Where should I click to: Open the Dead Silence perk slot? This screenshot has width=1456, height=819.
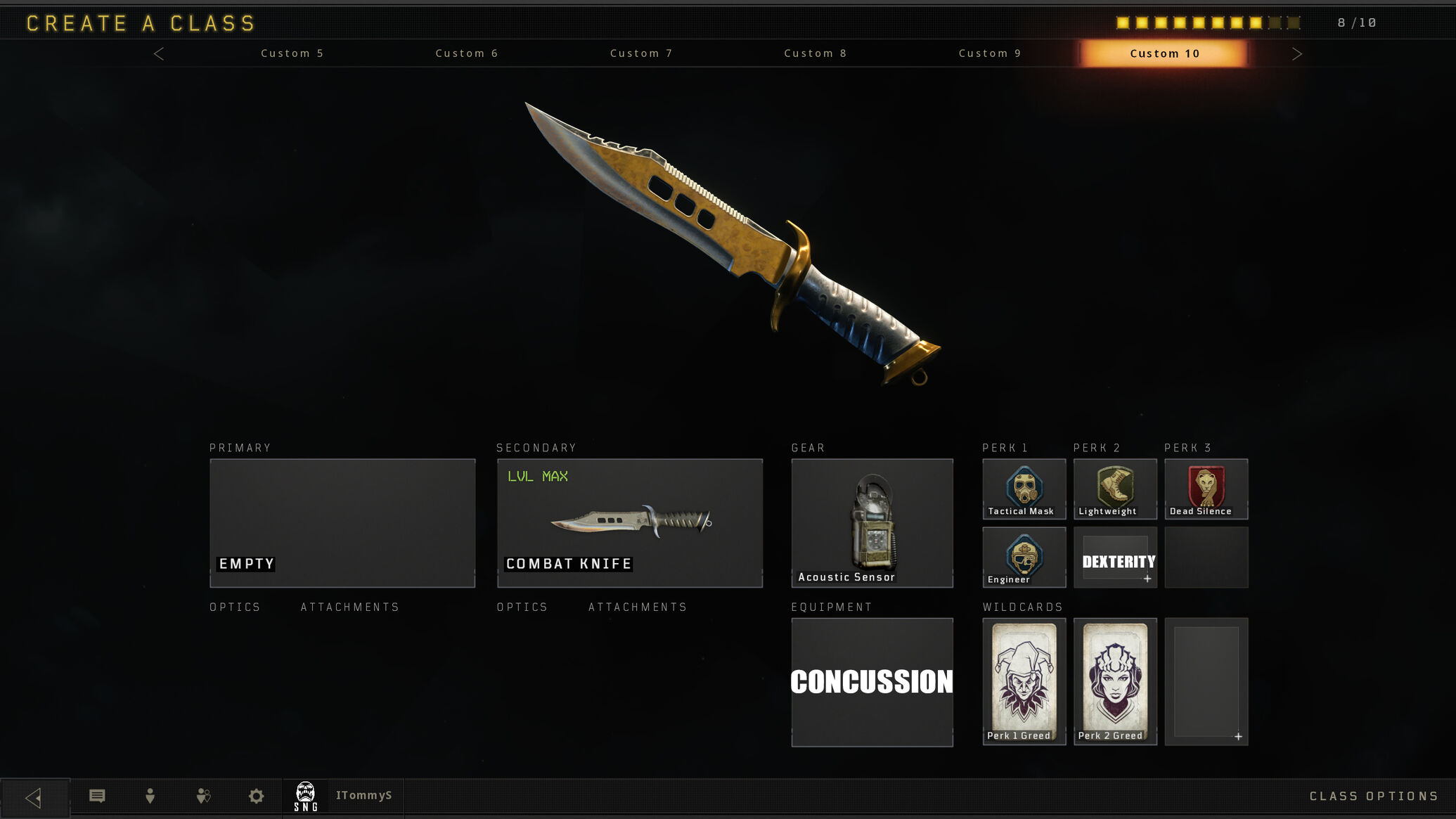click(x=1206, y=489)
